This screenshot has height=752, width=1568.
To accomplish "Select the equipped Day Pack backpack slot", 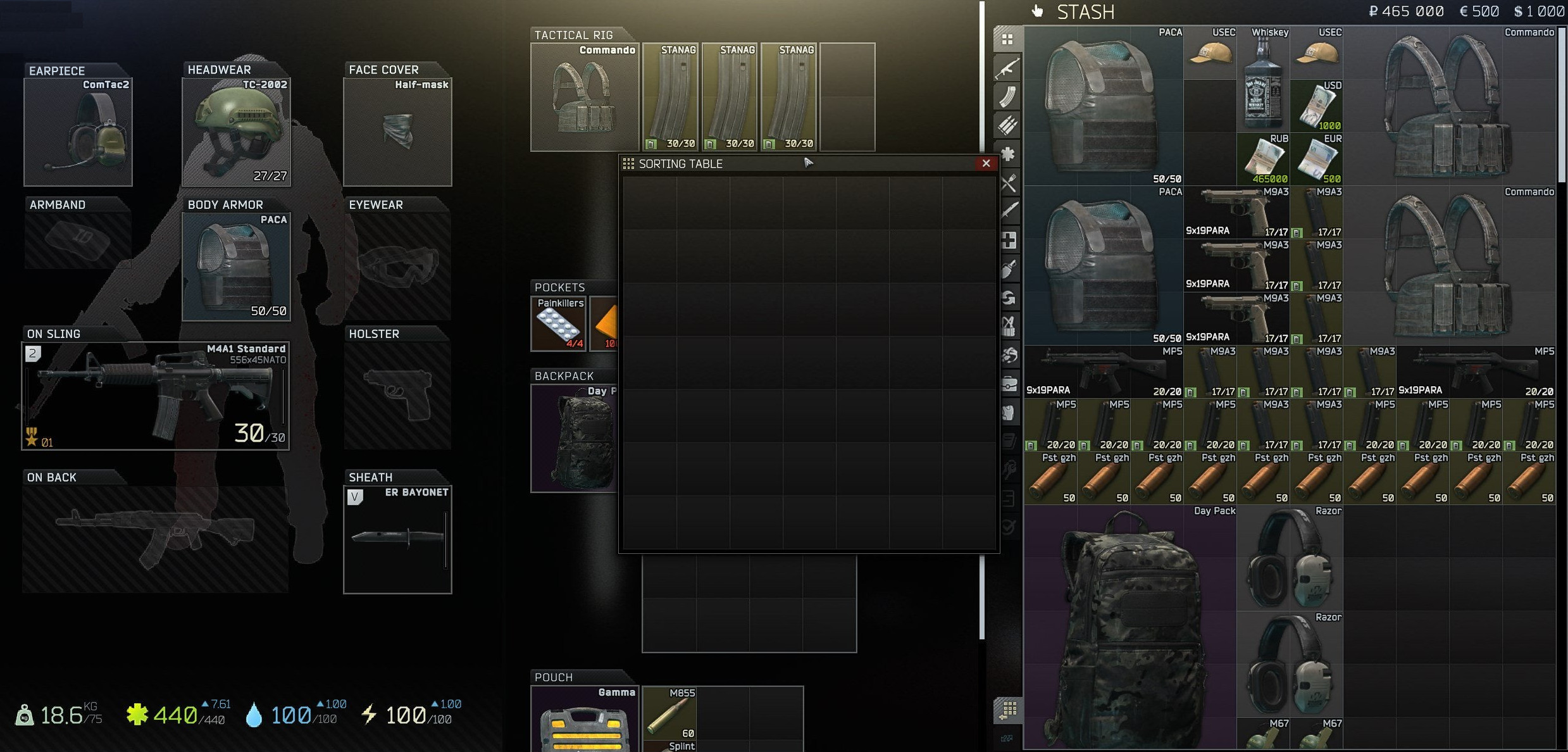I will 575,438.
